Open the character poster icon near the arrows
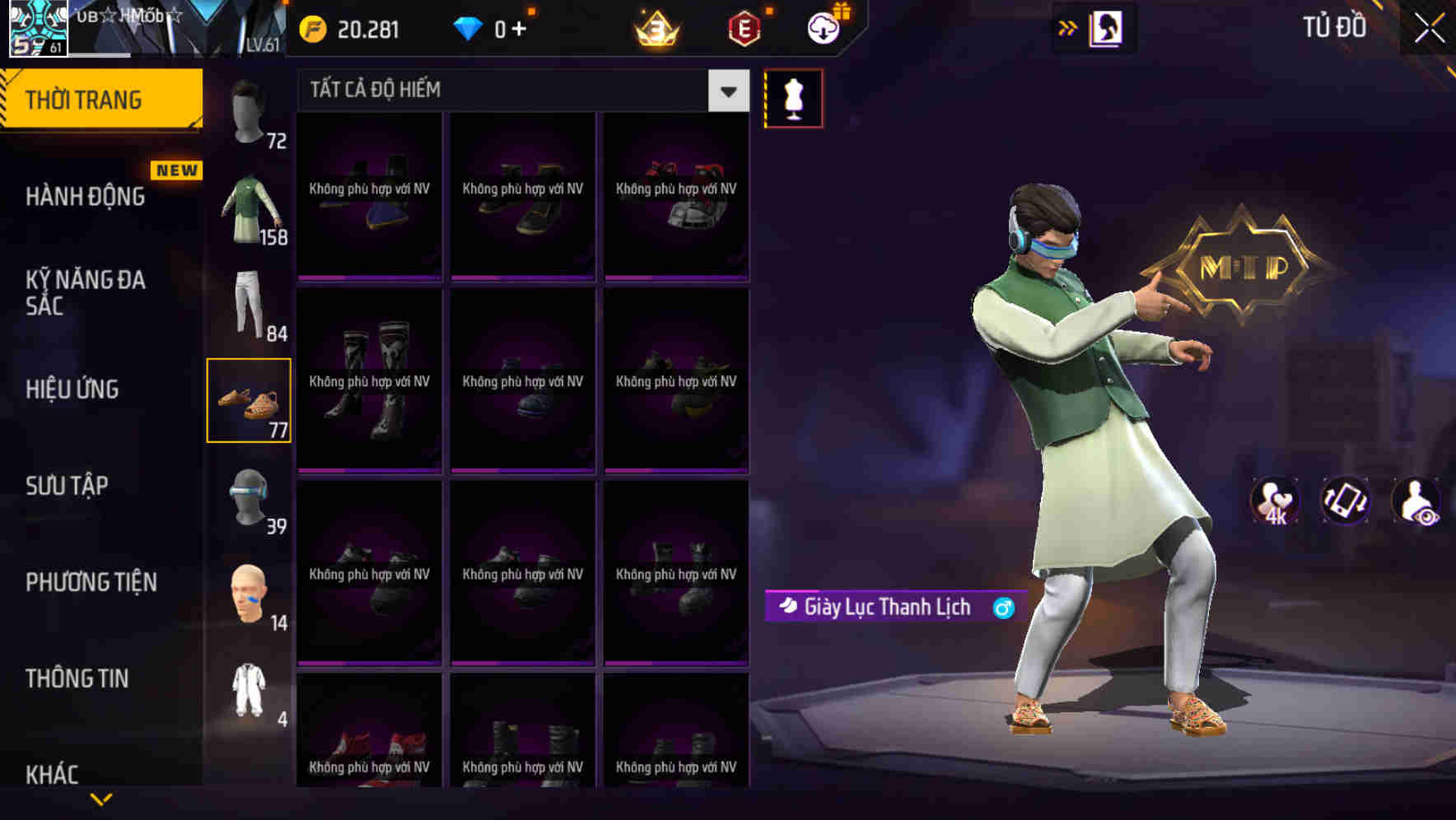 point(1104,27)
